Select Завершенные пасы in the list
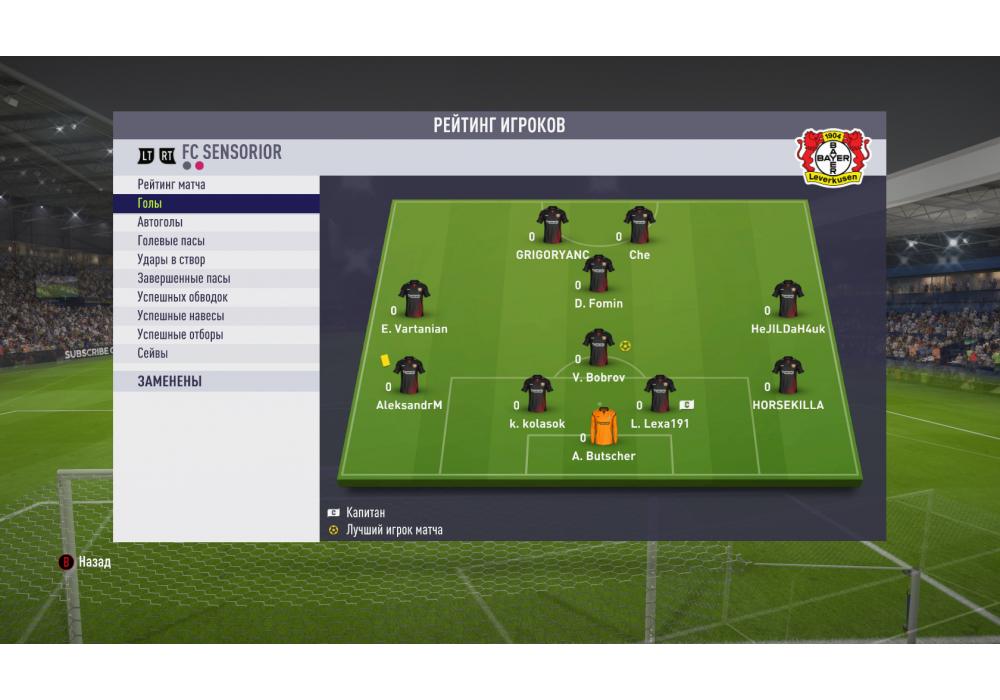 (216, 279)
